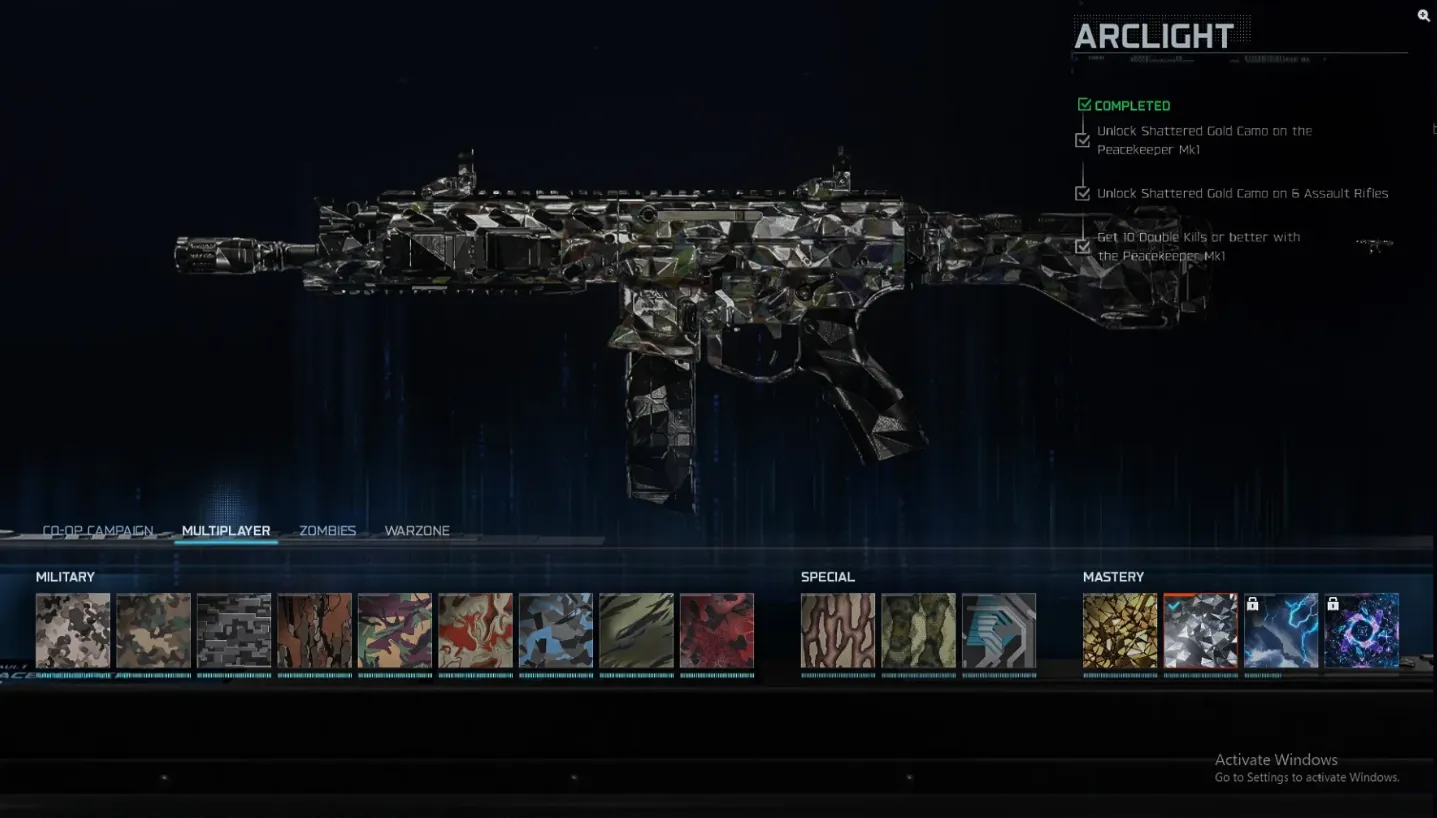Click the weapon silhouette icon beside the Double Kills challenge
Viewport: 1437px width, 818px height.
[1375, 242]
